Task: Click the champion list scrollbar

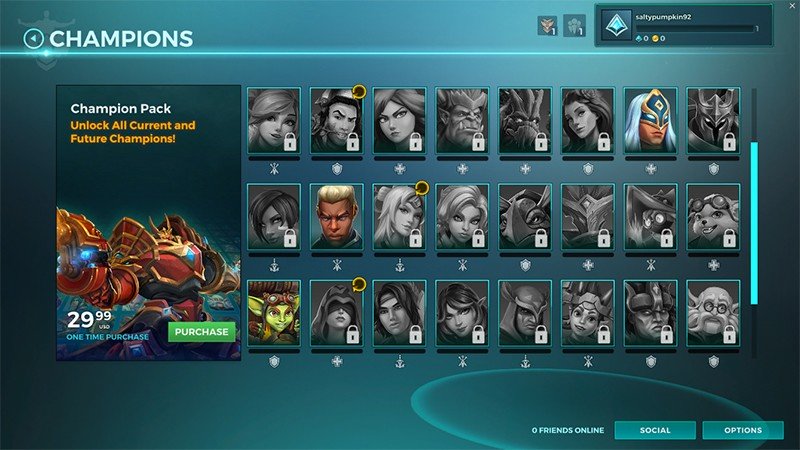Action: 754,220
